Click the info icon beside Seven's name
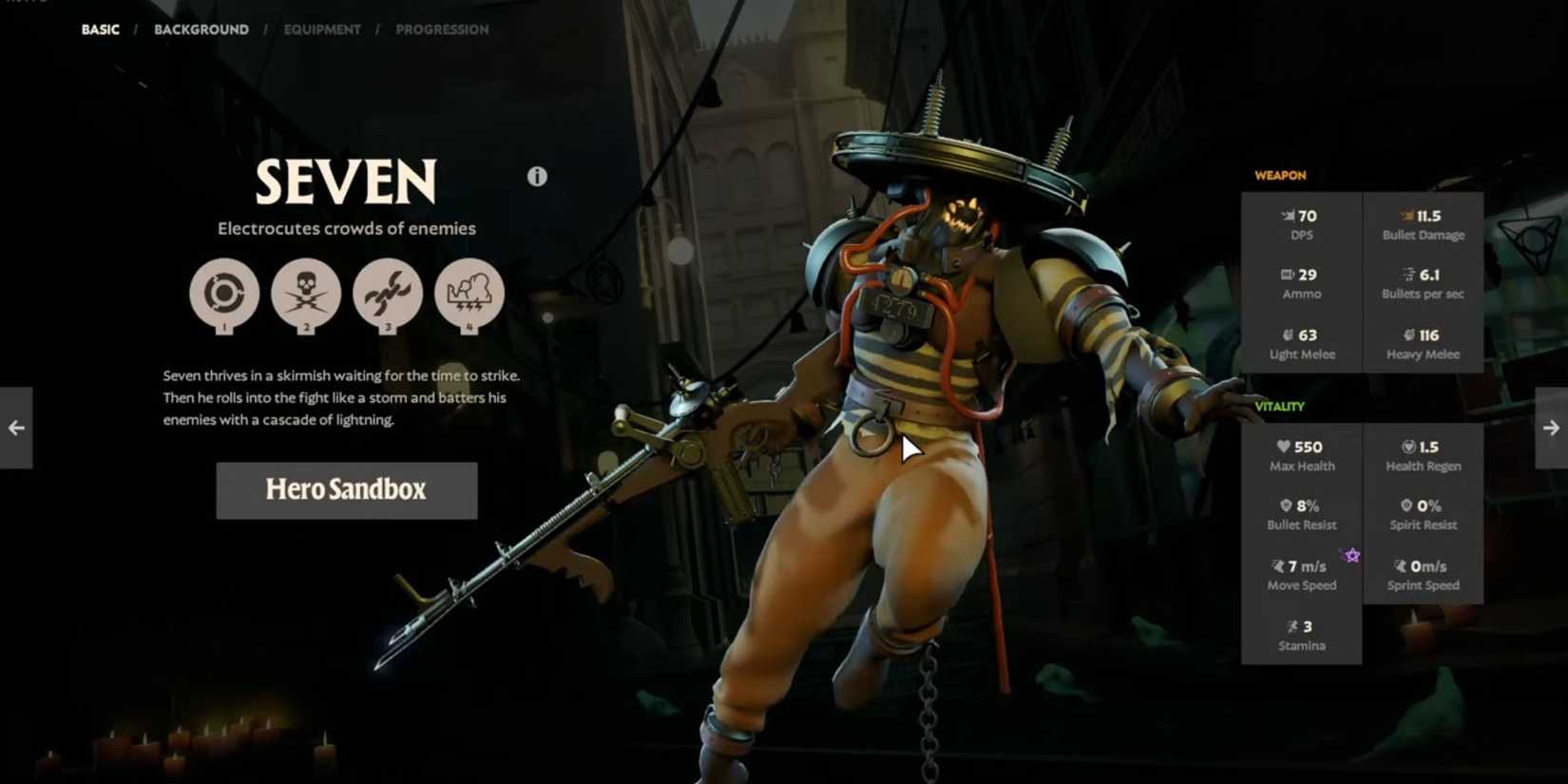The height and width of the screenshot is (784, 1568). coord(537,177)
